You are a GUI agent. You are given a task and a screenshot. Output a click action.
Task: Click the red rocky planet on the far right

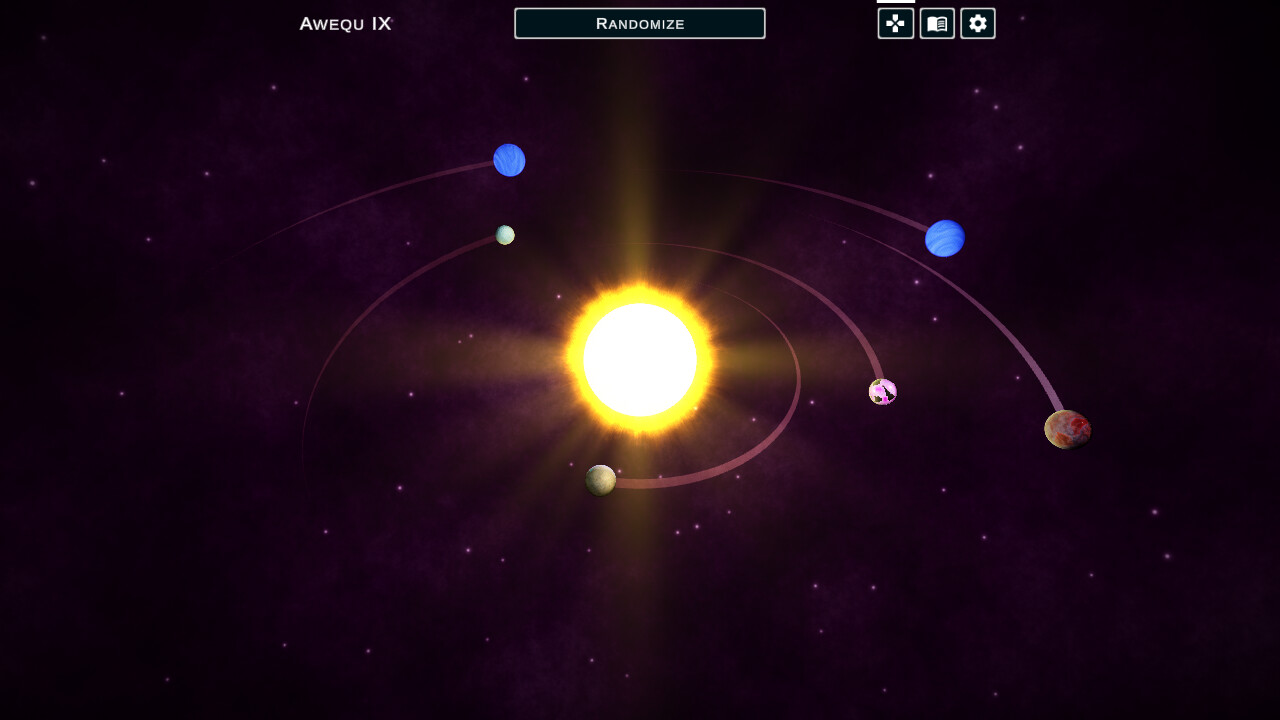1066,428
